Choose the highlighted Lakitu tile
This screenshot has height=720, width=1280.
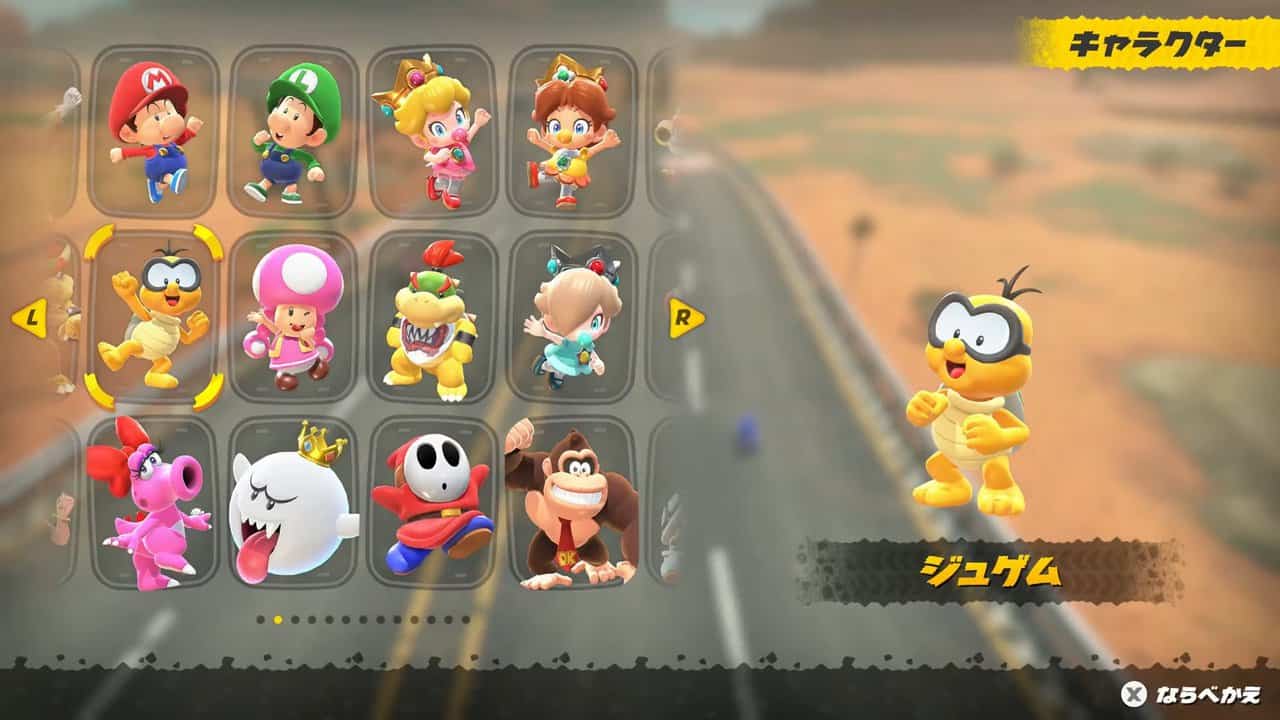point(153,317)
